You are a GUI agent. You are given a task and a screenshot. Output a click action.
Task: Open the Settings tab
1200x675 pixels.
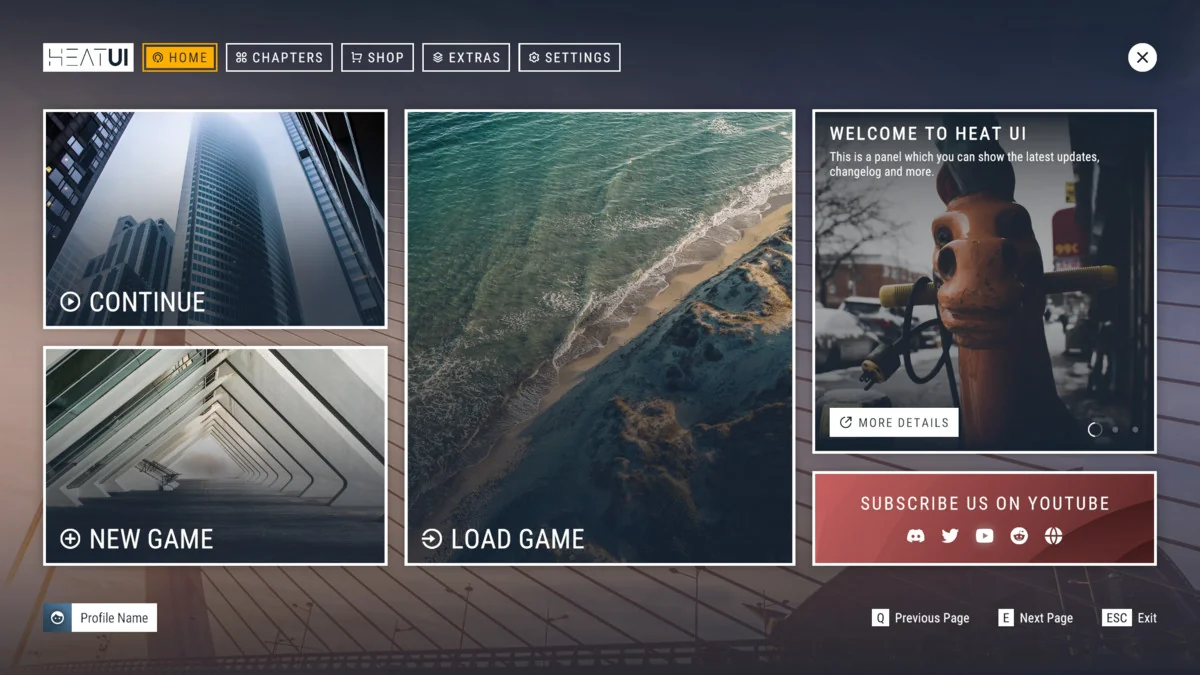569,58
